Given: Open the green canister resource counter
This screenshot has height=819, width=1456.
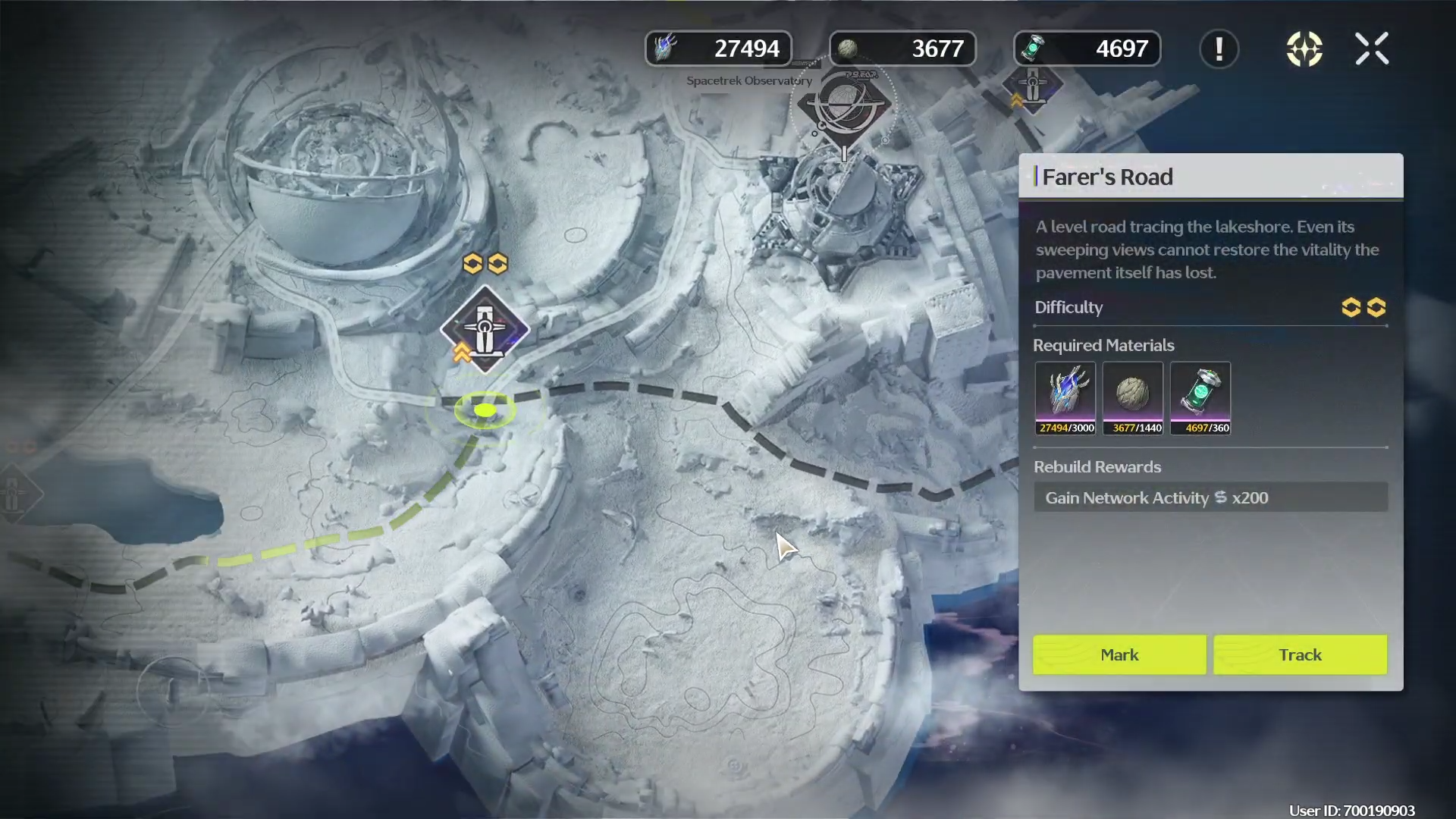Looking at the screenshot, I should click(1087, 49).
